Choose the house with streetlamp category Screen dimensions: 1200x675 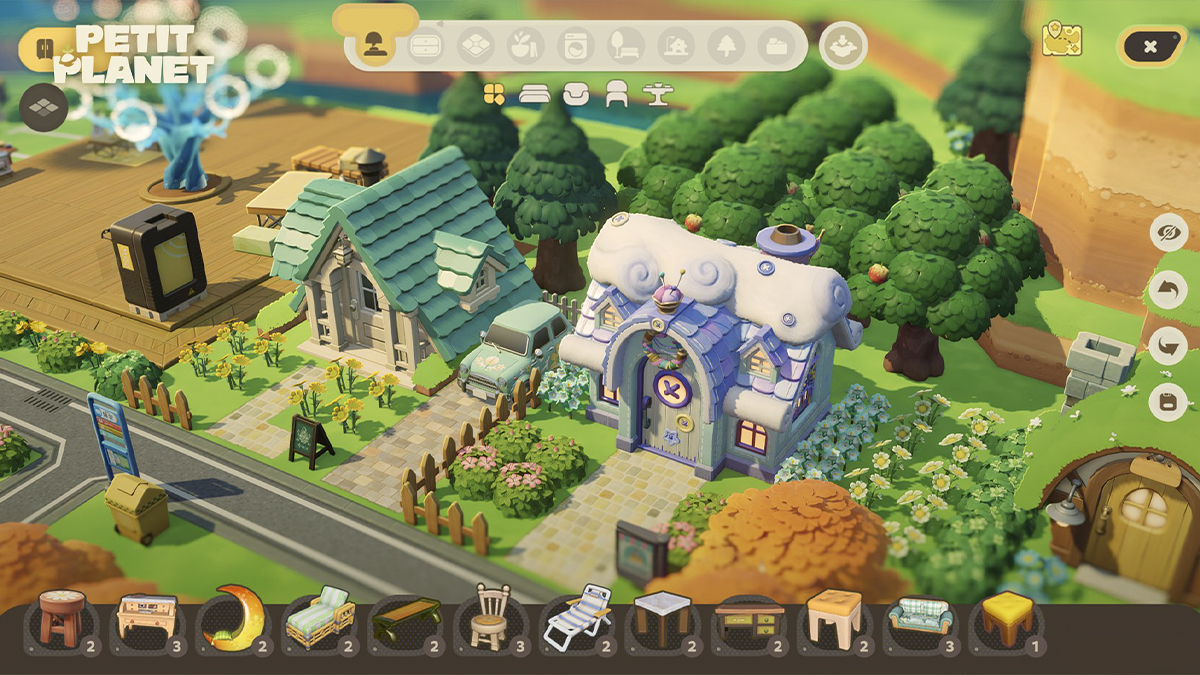676,46
